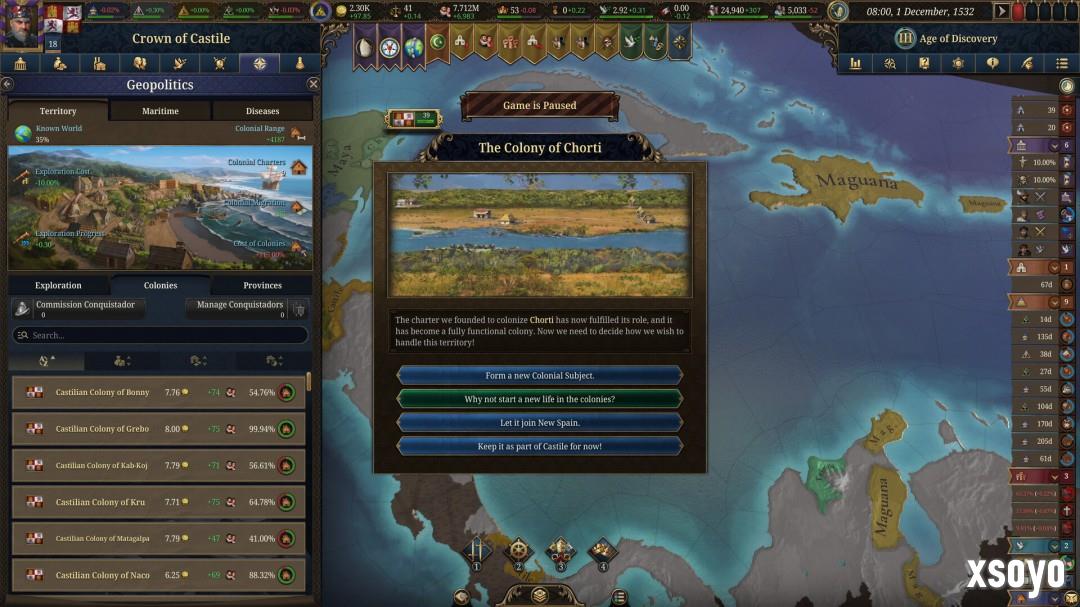This screenshot has width=1080, height=607.
Task: Choose 'Form a new Colonial Subject' option
Action: [x=540, y=376]
